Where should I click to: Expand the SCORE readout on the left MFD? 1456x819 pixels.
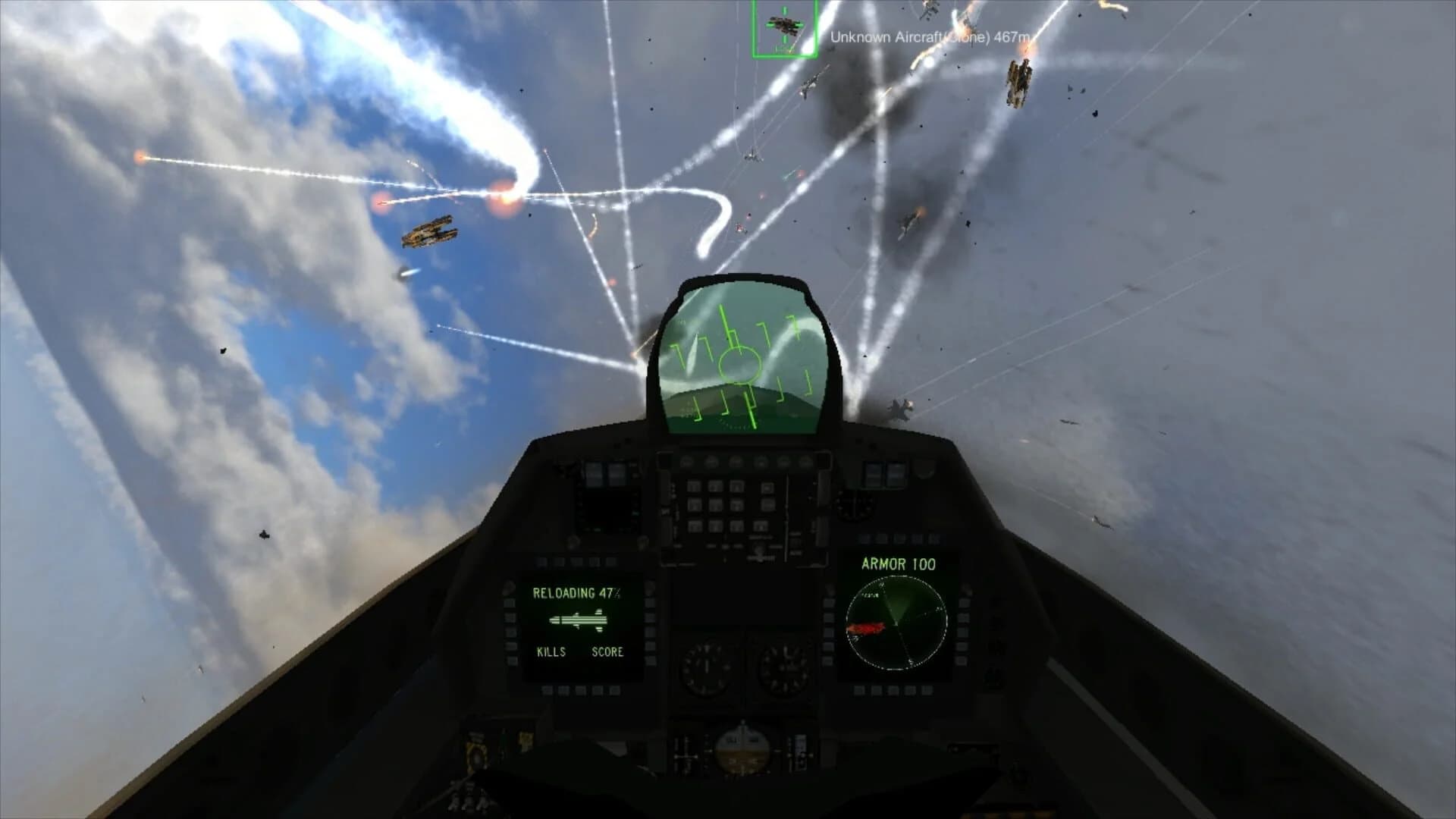point(607,651)
